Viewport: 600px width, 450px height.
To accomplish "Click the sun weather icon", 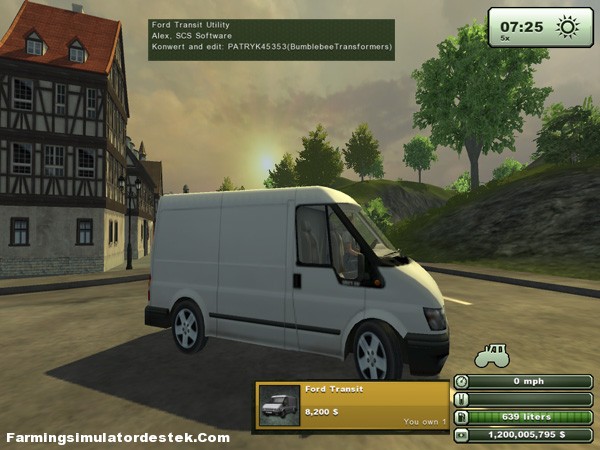I will [x=567, y=27].
